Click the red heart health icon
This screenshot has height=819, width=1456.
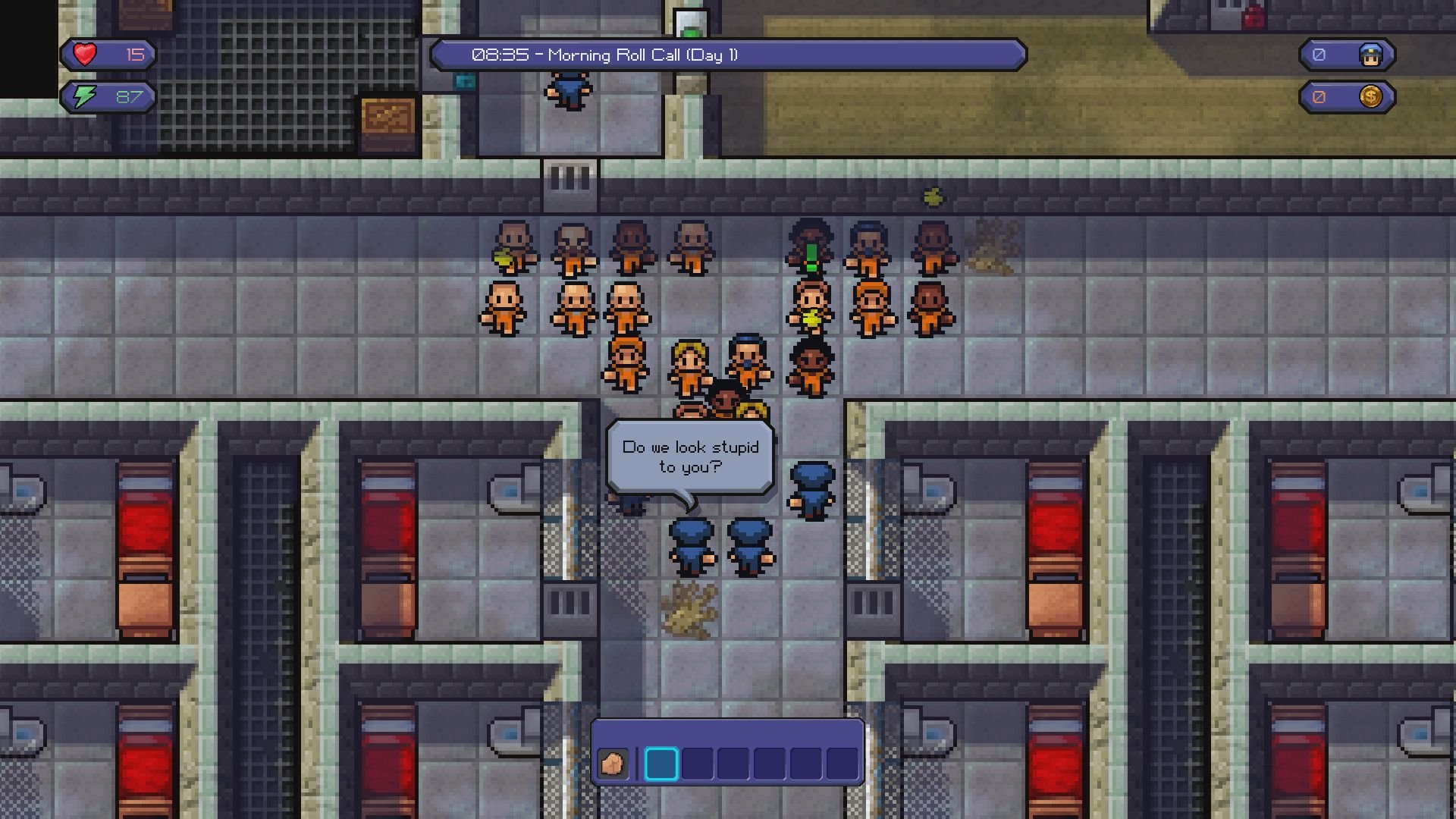coord(83,54)
